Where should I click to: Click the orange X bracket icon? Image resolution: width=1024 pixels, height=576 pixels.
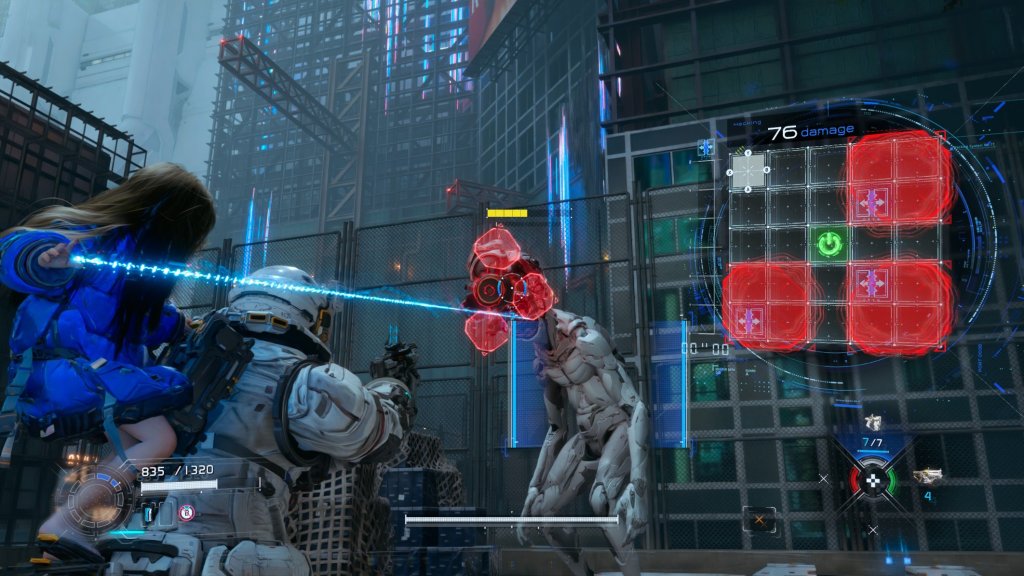click(x=759, y=519)
